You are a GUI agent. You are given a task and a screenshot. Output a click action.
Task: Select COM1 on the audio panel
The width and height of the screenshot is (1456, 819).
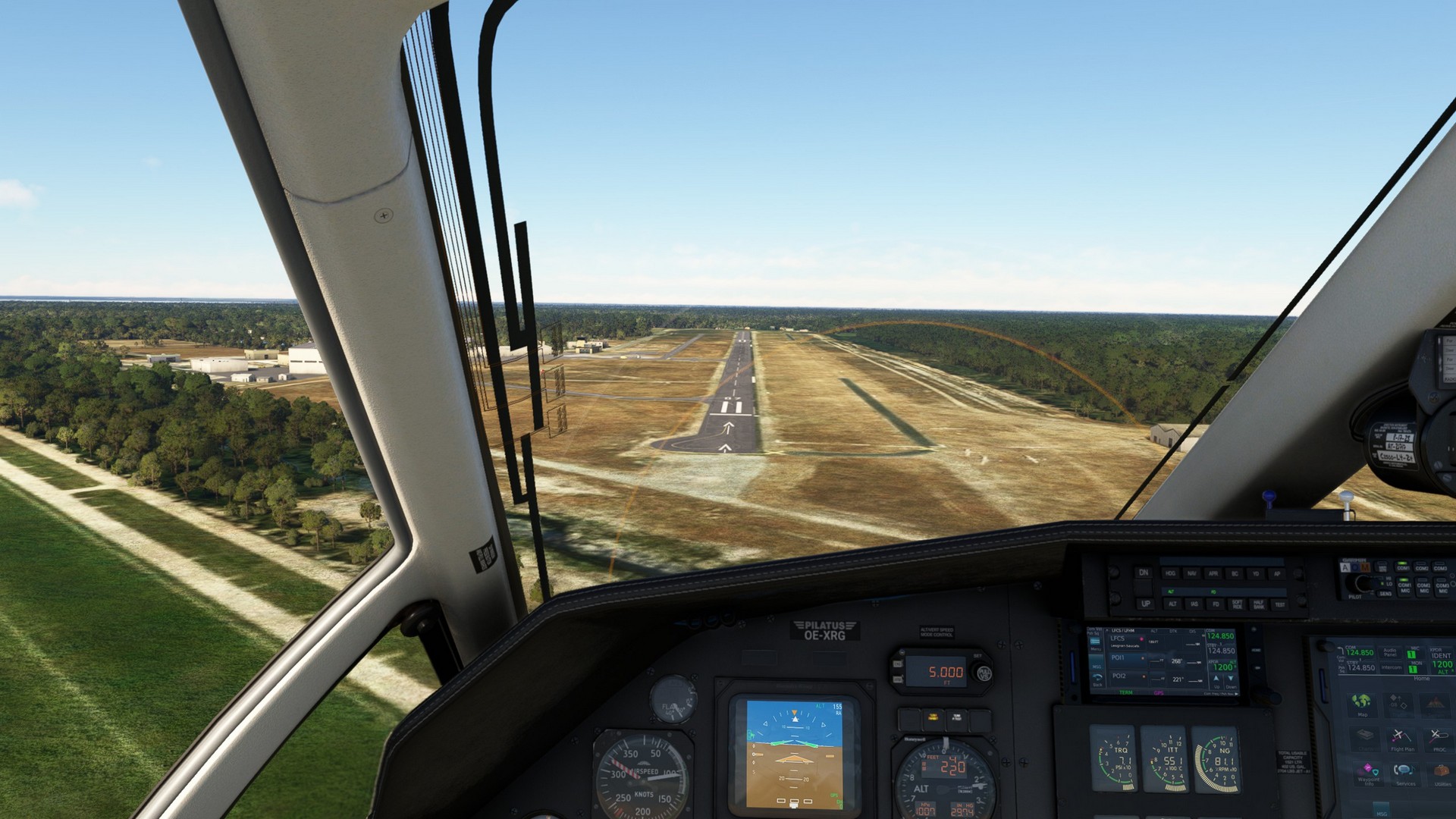click(1404, 569)
